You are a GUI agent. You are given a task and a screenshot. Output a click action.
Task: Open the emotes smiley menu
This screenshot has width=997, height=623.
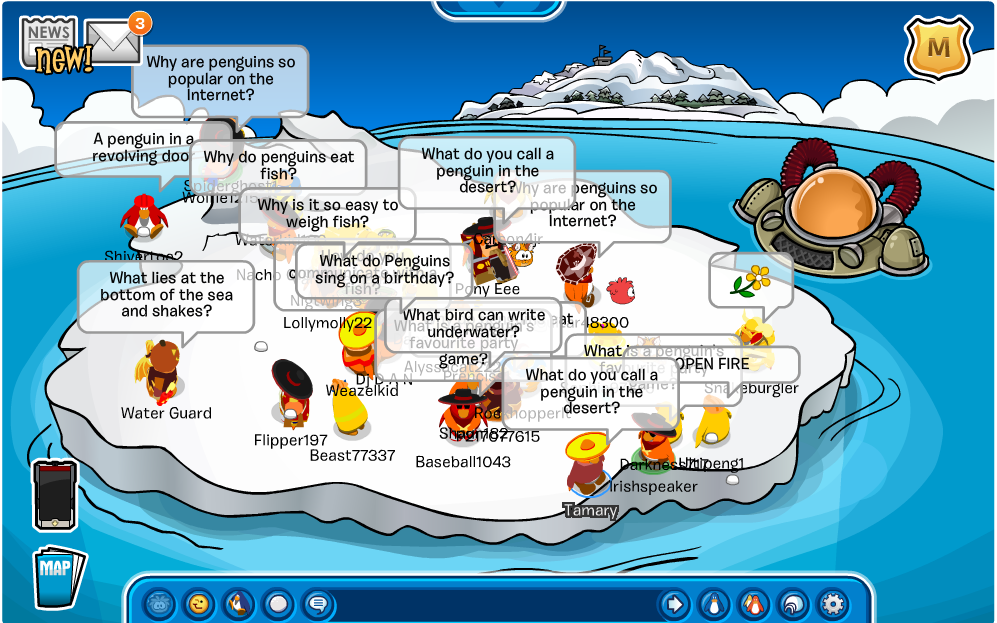200,604
